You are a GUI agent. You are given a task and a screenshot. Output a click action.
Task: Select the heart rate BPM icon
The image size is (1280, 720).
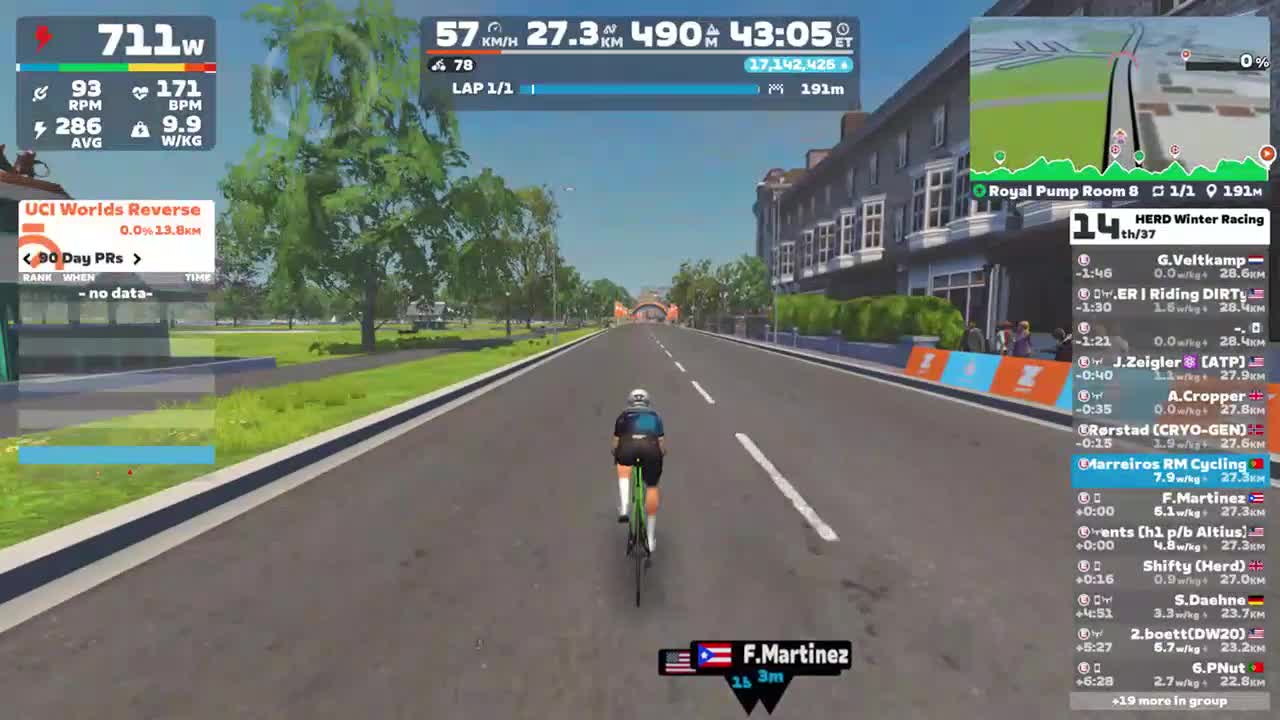(140, 91)
